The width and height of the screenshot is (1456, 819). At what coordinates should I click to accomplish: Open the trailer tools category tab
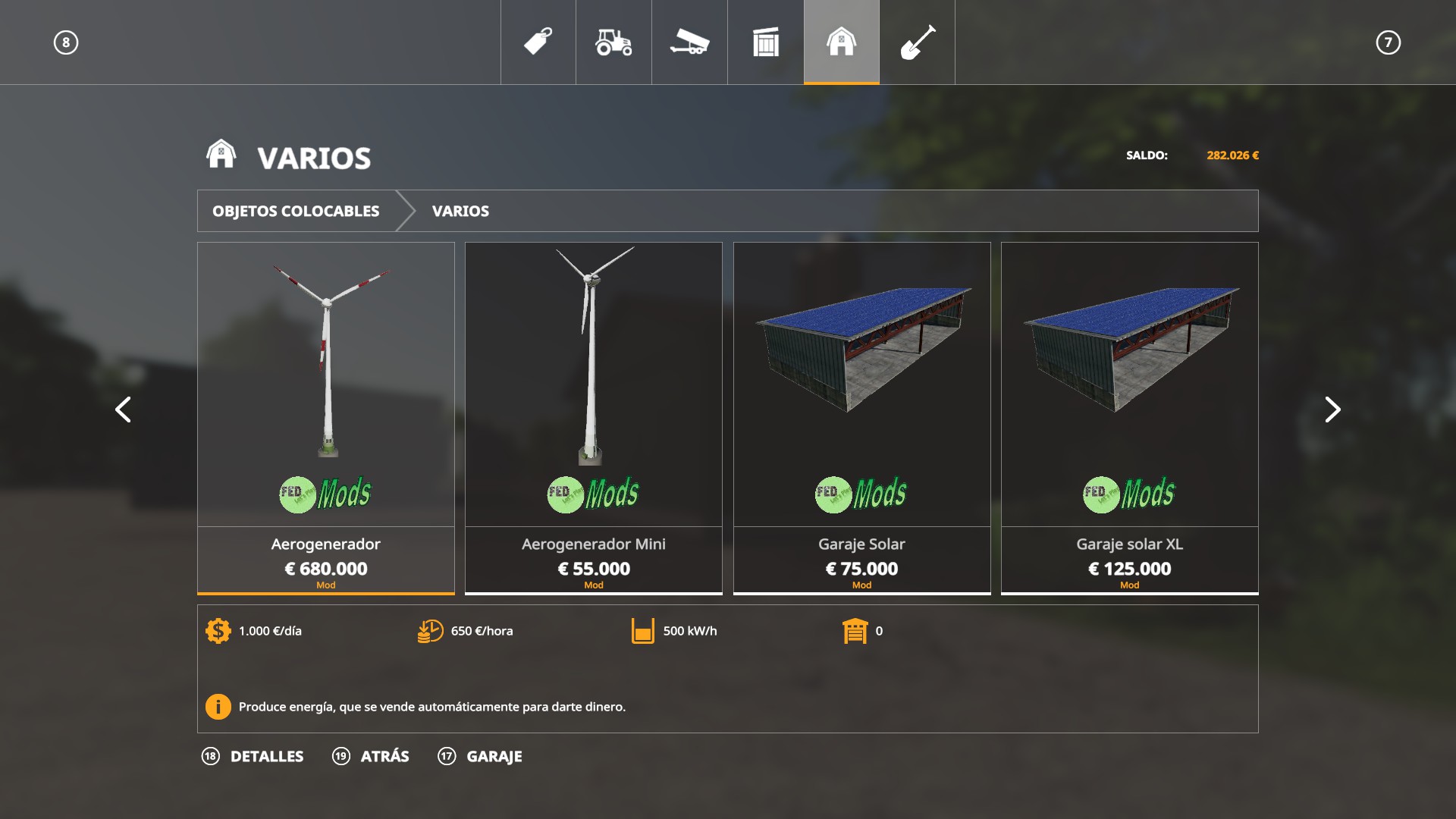689,42
